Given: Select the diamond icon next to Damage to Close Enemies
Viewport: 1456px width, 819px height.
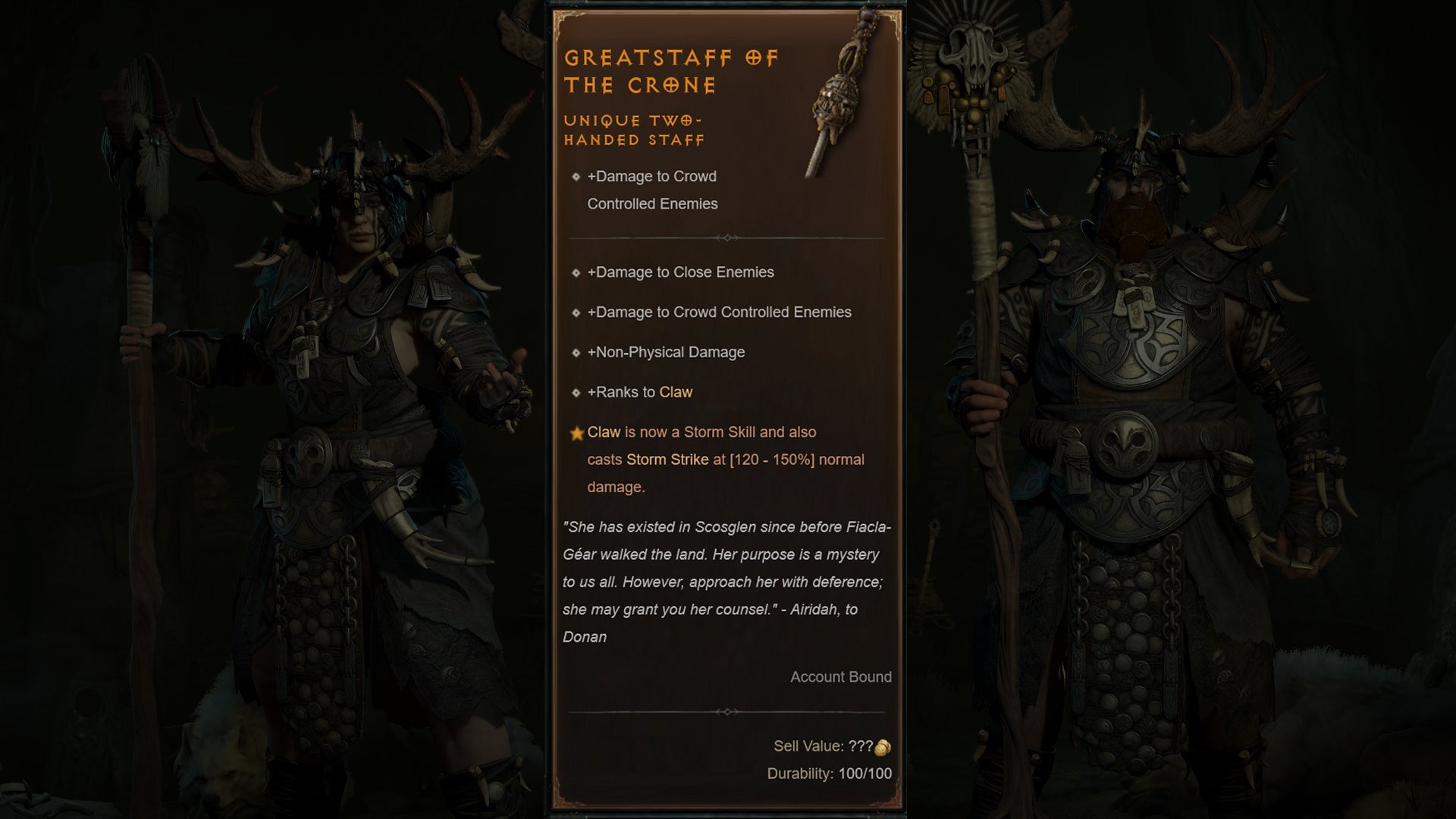Looking at the screenshot, I should [577, 272].
